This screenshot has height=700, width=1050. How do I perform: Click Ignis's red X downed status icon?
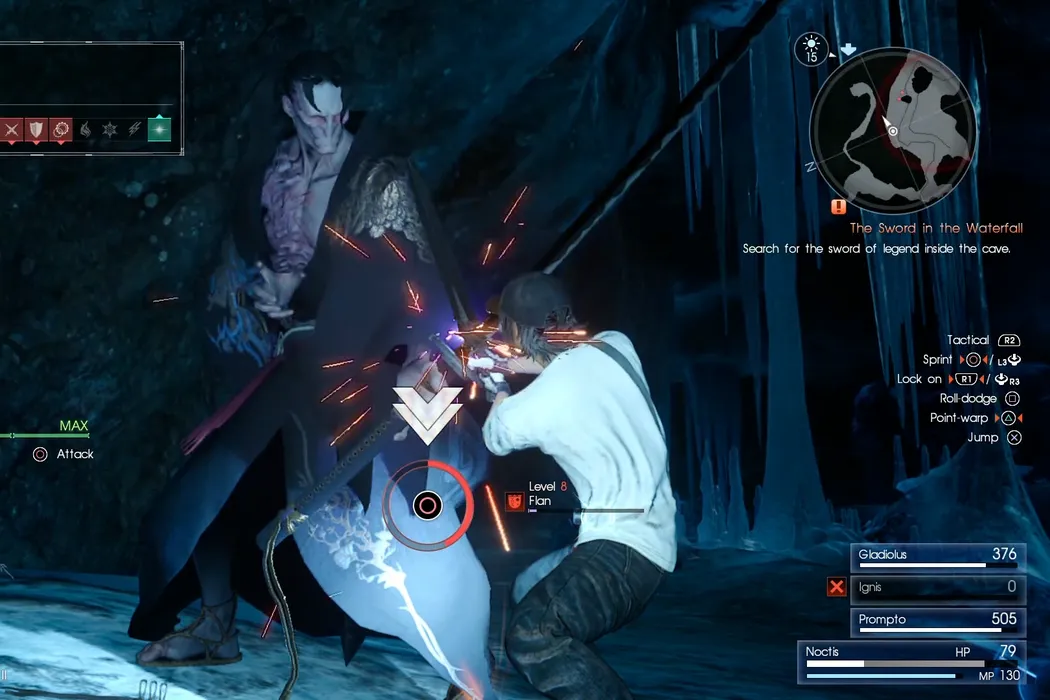point(836,587)
